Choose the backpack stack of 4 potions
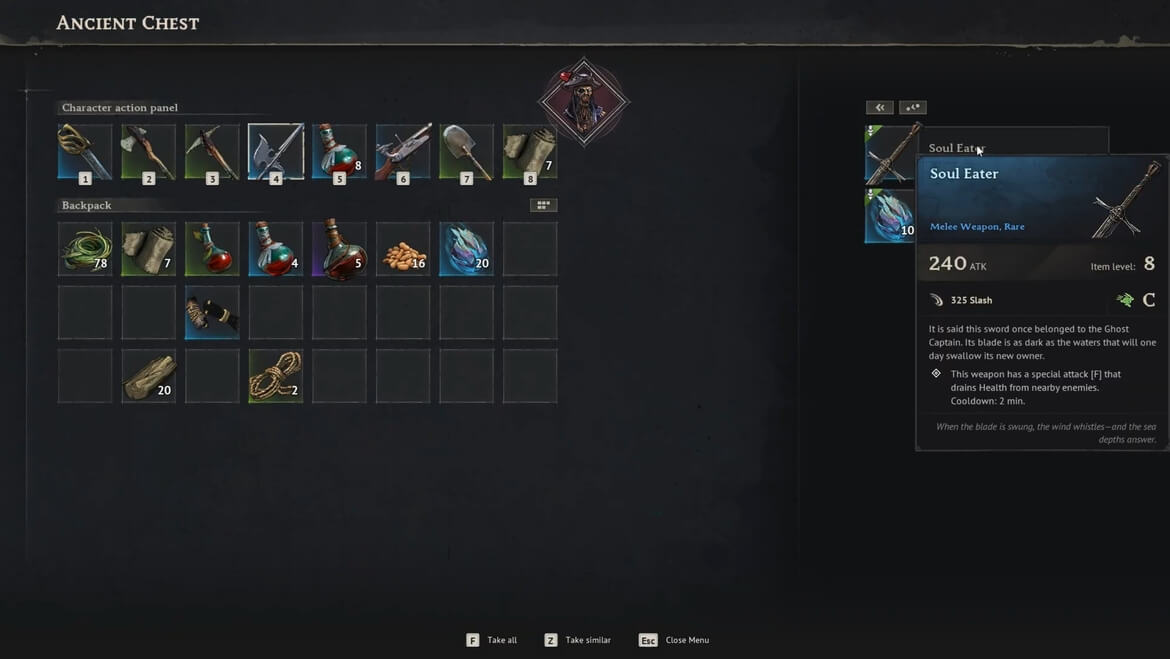The image size is (1170, 659). pyautogui.click(x=276, y=249)
